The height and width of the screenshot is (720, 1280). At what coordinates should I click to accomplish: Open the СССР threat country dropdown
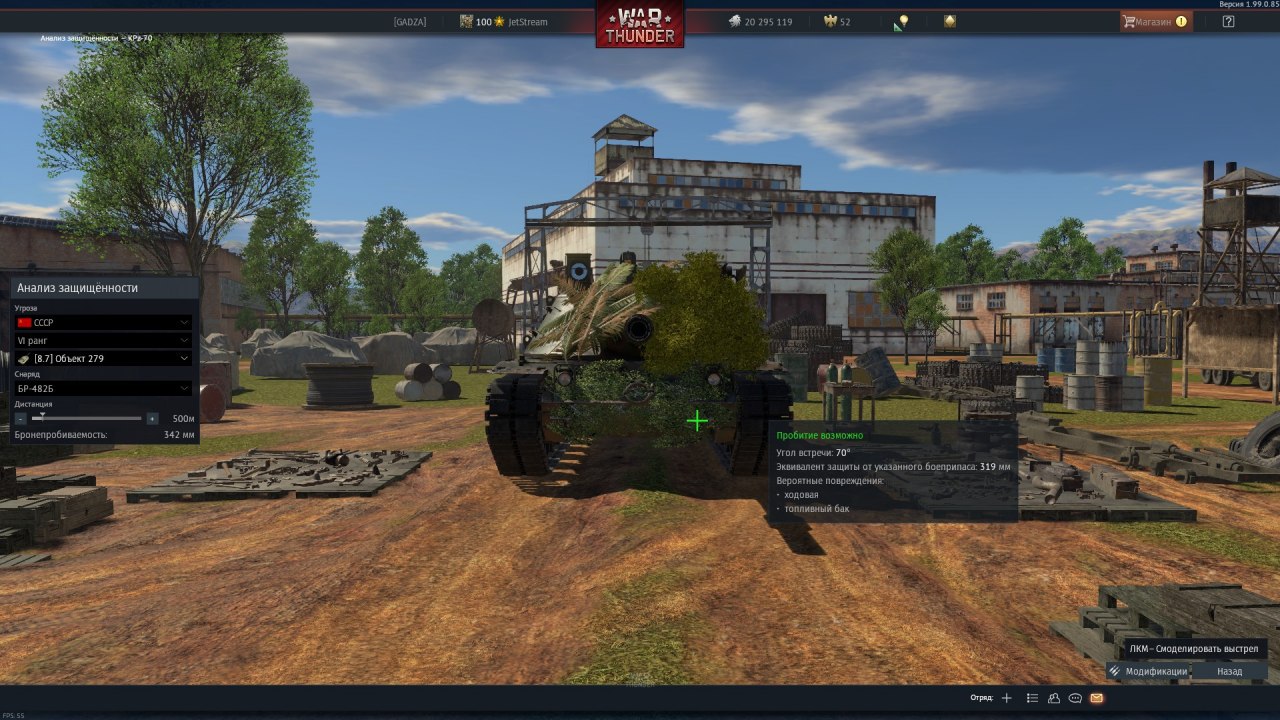tap(103, 323)
